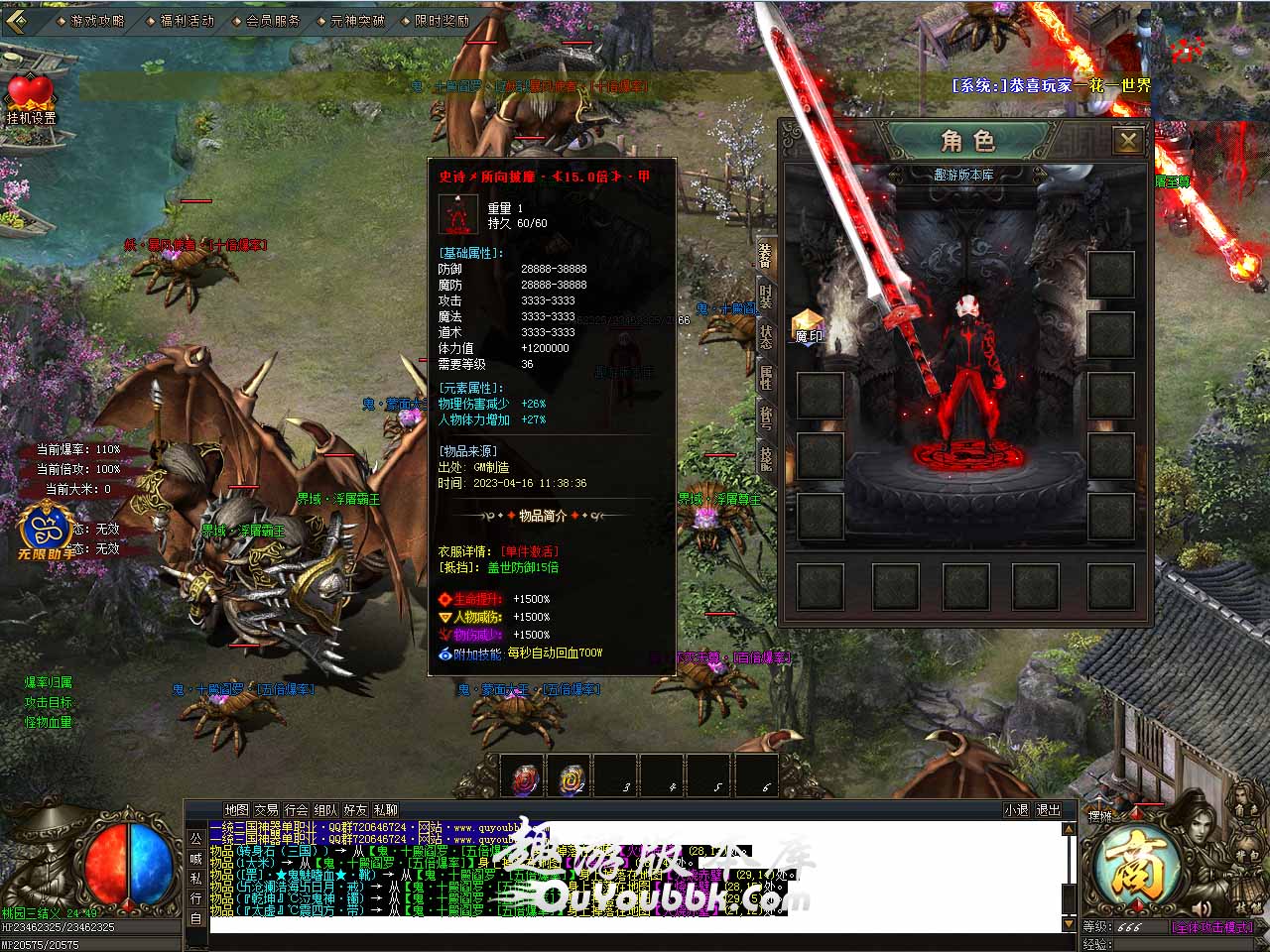The height and width of the screenshot is (952, 1270).
Task: Open 挂机设置 auto-play settings heart icon
Action: point(31,97)
